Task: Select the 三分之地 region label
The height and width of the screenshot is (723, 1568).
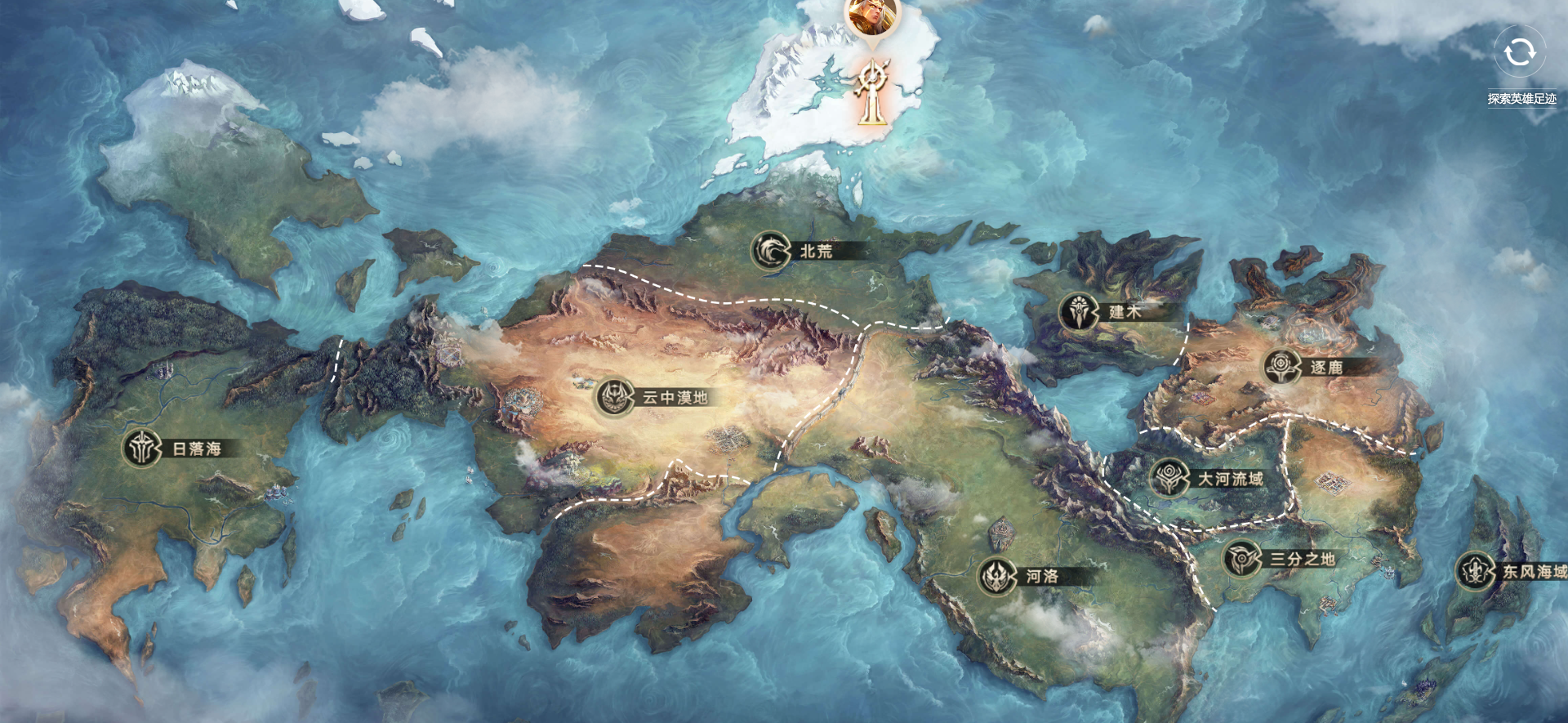Action: coord(1302,560)
